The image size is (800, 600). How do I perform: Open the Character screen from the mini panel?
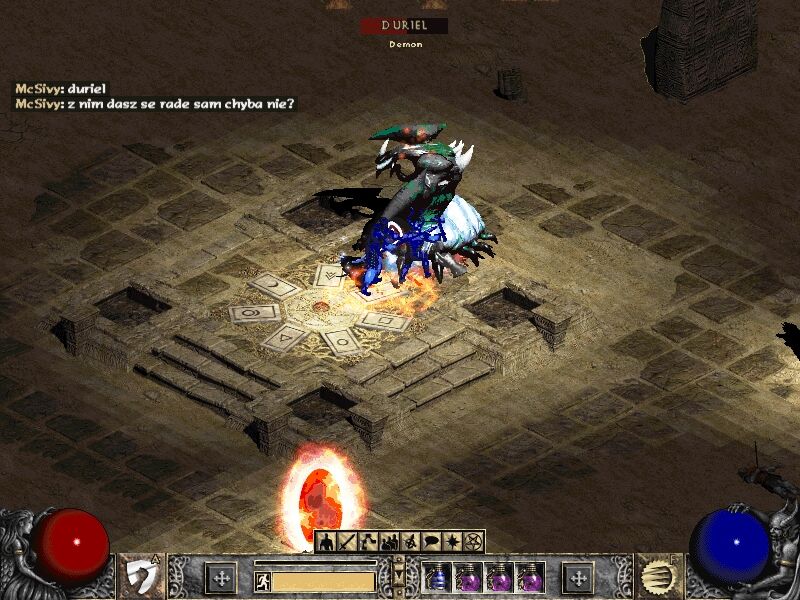point(327,542)
